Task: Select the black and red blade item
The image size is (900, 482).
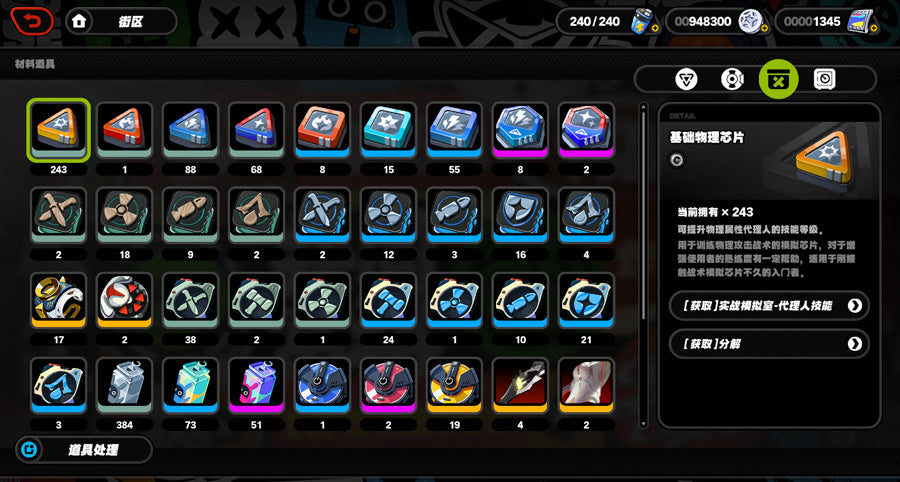Action: [521, 385]
